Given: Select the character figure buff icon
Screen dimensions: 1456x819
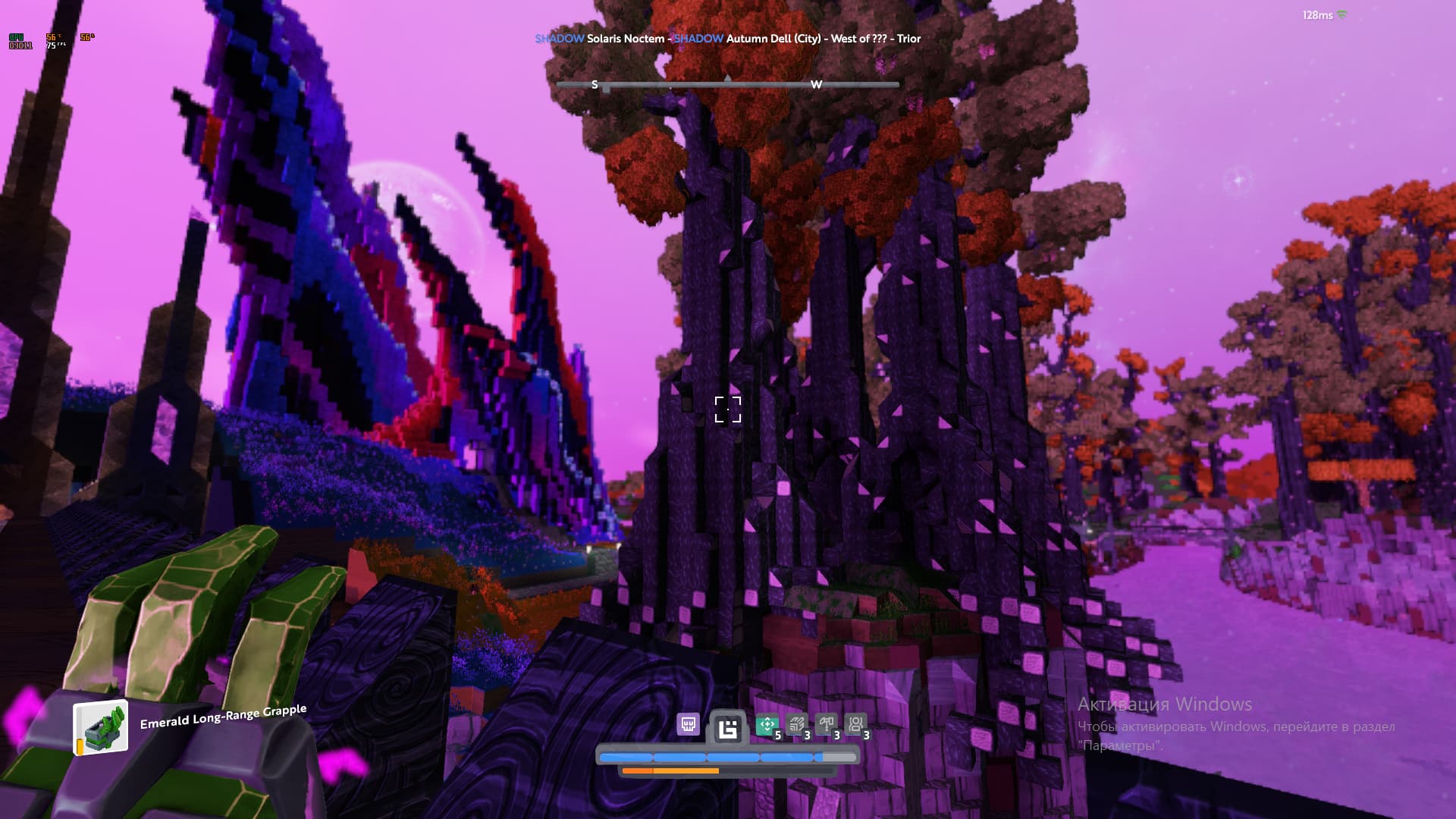Looking at the screenshot, I should (855, 725).
